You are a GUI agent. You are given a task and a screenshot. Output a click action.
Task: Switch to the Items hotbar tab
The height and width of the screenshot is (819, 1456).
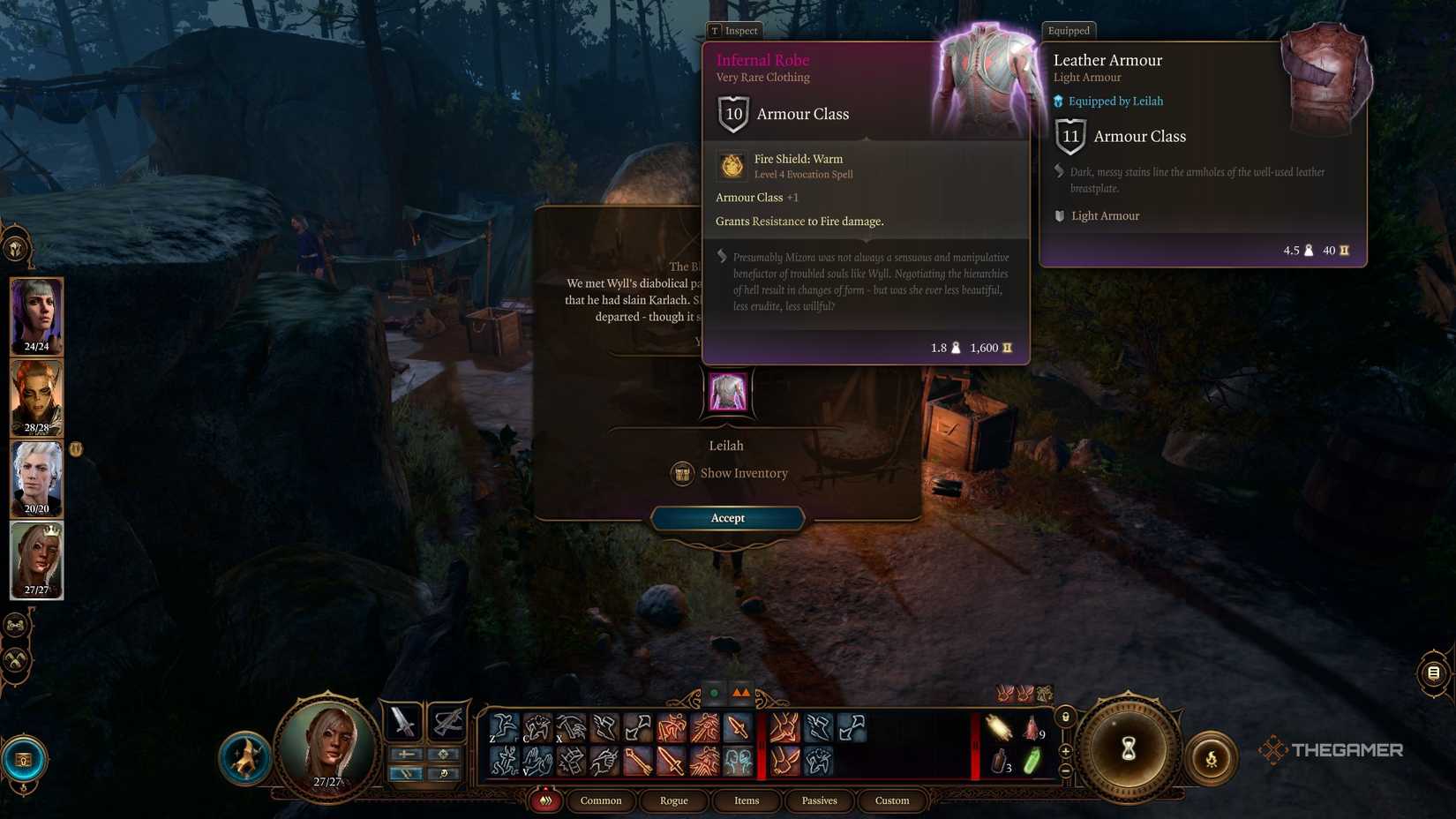[x=747, y=800]
